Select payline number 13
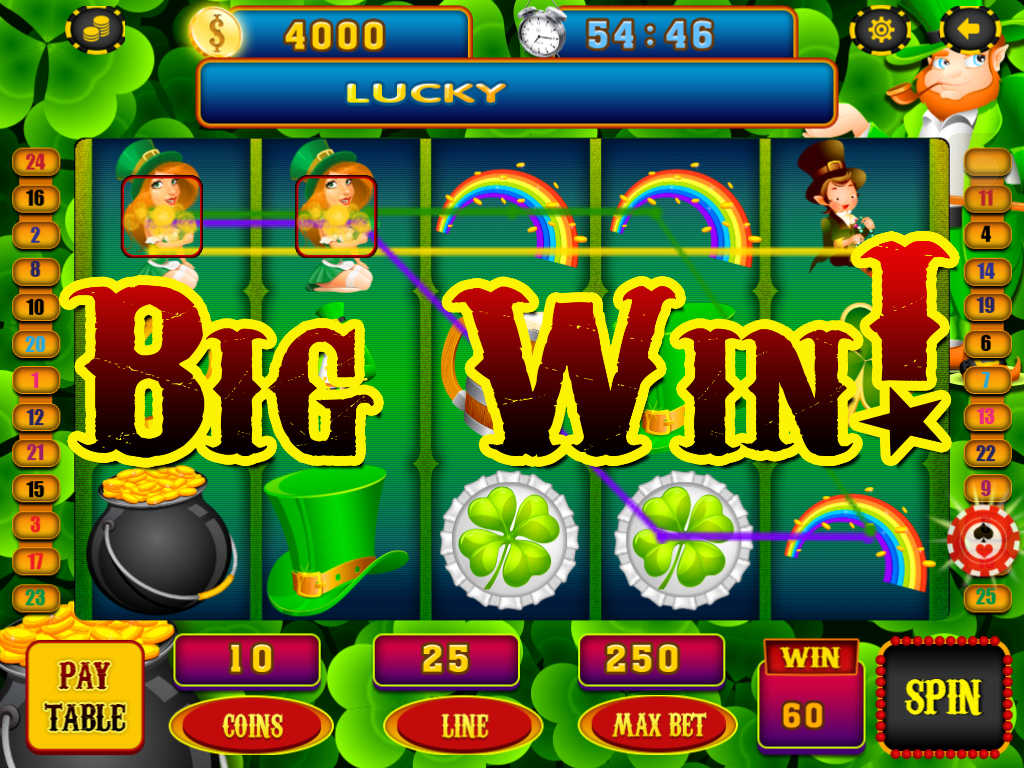1024x768 pixels. [987, 416]
